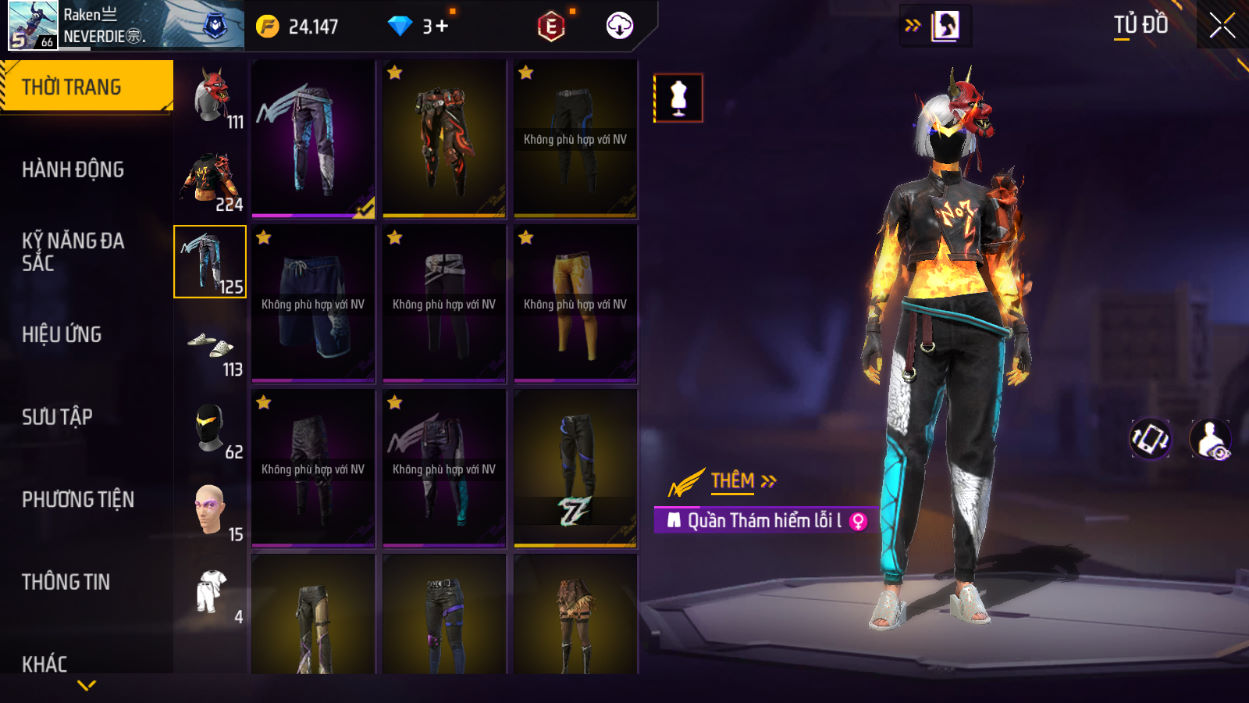The height and width of the screenshot is (703, 1249).
Task: Open the shoes subcategory showing sandals
Action: click(x=211, y=345)
